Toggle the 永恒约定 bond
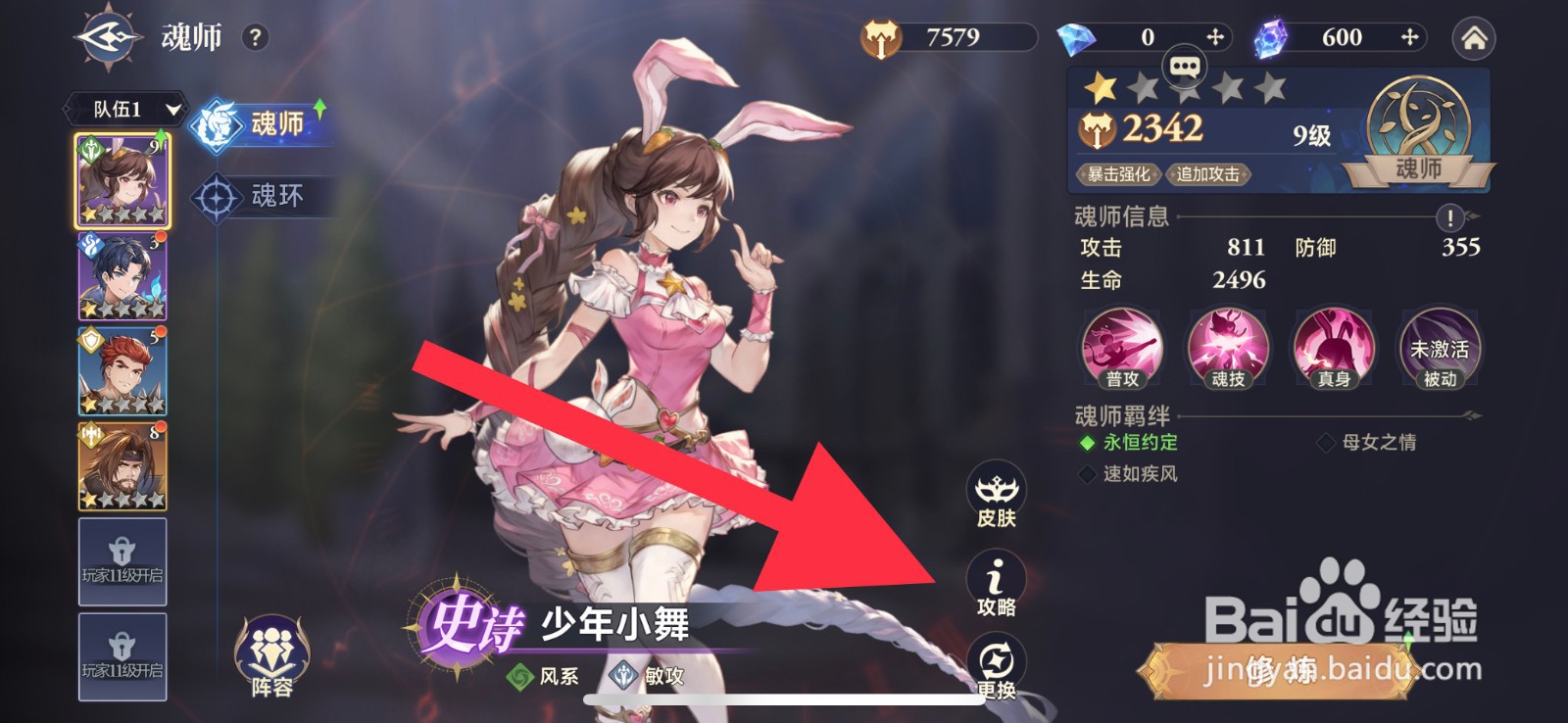This screenshot has height=723, width=1568. pyautogui.click(x=1137, y=443)
